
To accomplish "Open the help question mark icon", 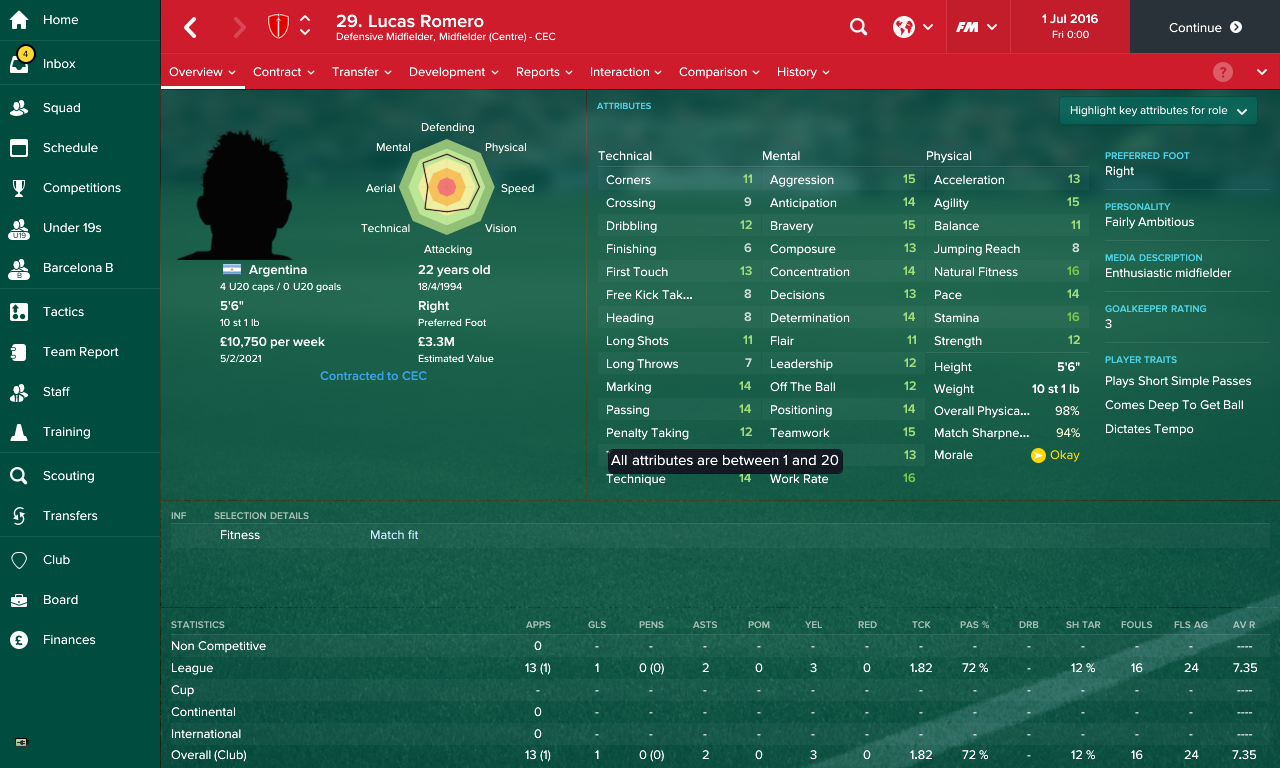I will (x=1222, y=71).
